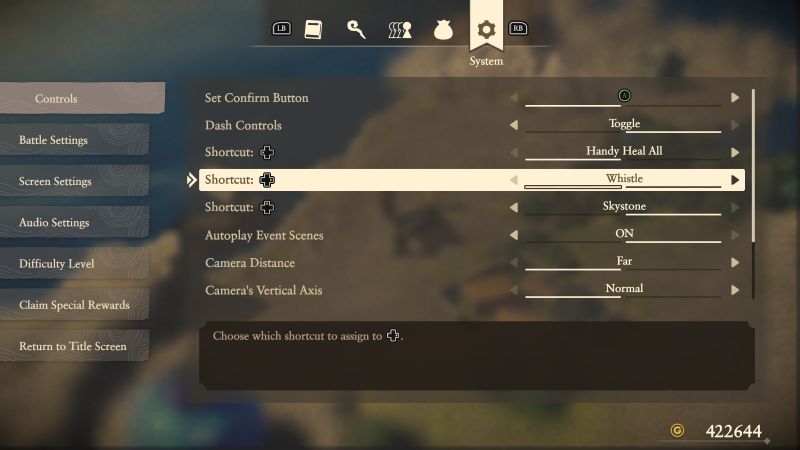Switch to the journal book tab

[314, 30]
